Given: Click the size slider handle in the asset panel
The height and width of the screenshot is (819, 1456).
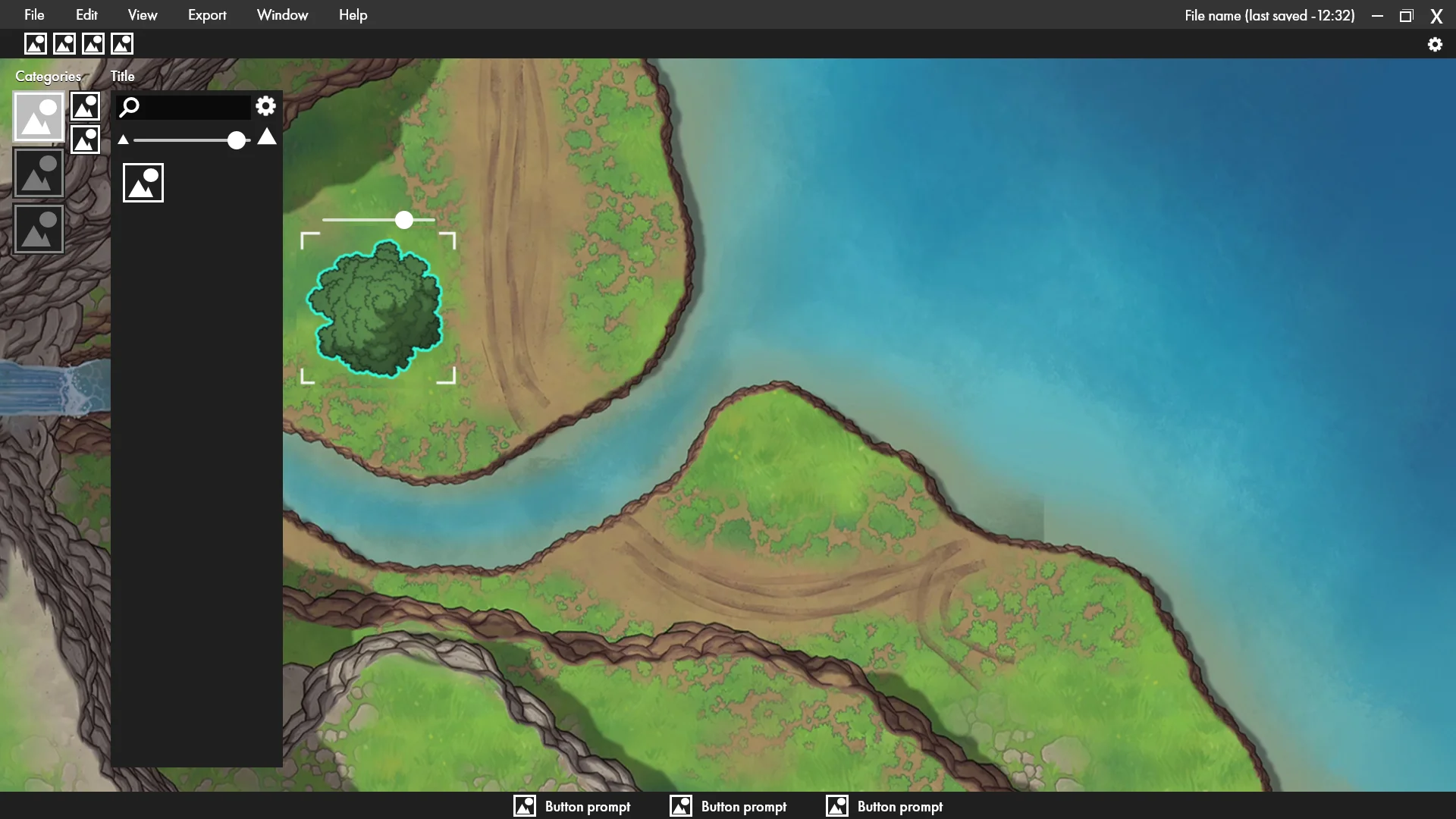Looking at the screenshot, I should coord(236,140).
